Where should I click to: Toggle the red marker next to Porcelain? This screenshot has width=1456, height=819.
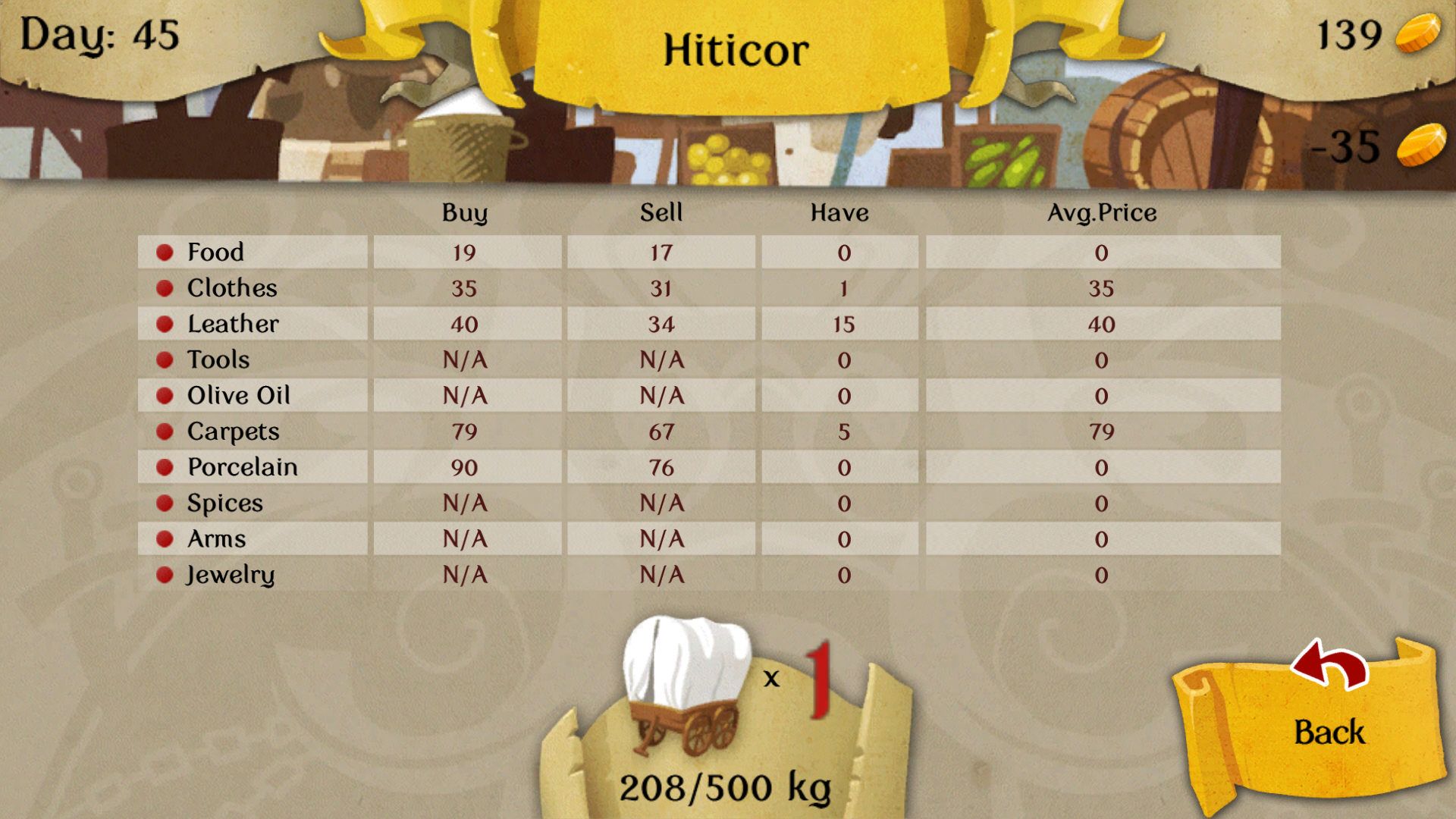coord(164,466)
